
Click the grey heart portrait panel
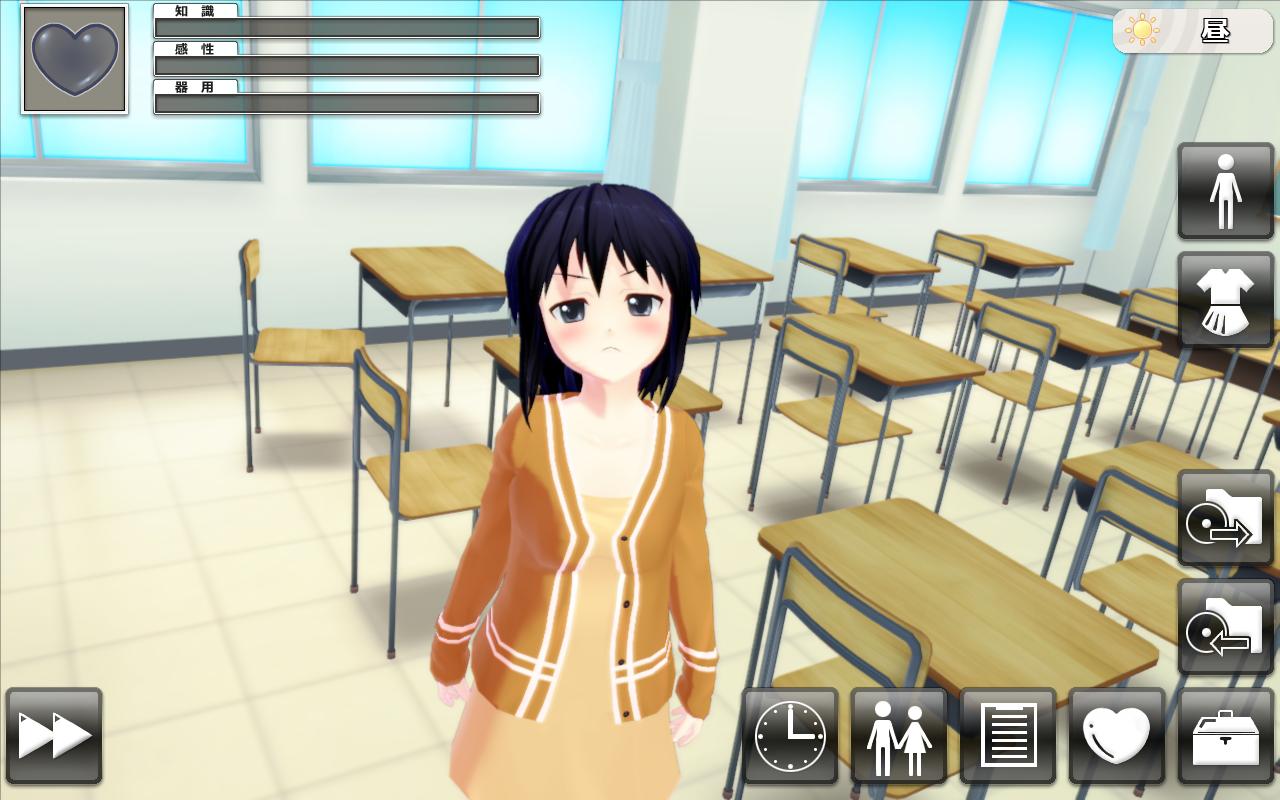click(75, 59)
